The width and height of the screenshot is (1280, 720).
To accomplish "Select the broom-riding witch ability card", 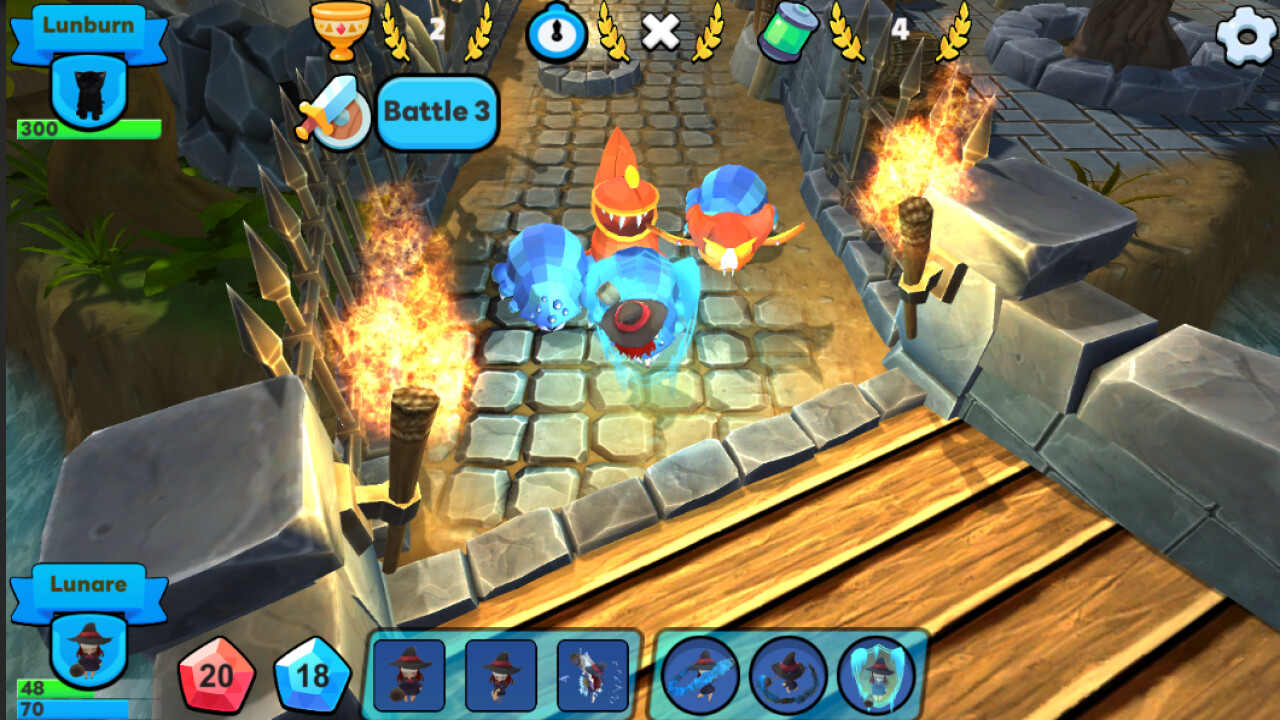I will (x=407, y=678).
